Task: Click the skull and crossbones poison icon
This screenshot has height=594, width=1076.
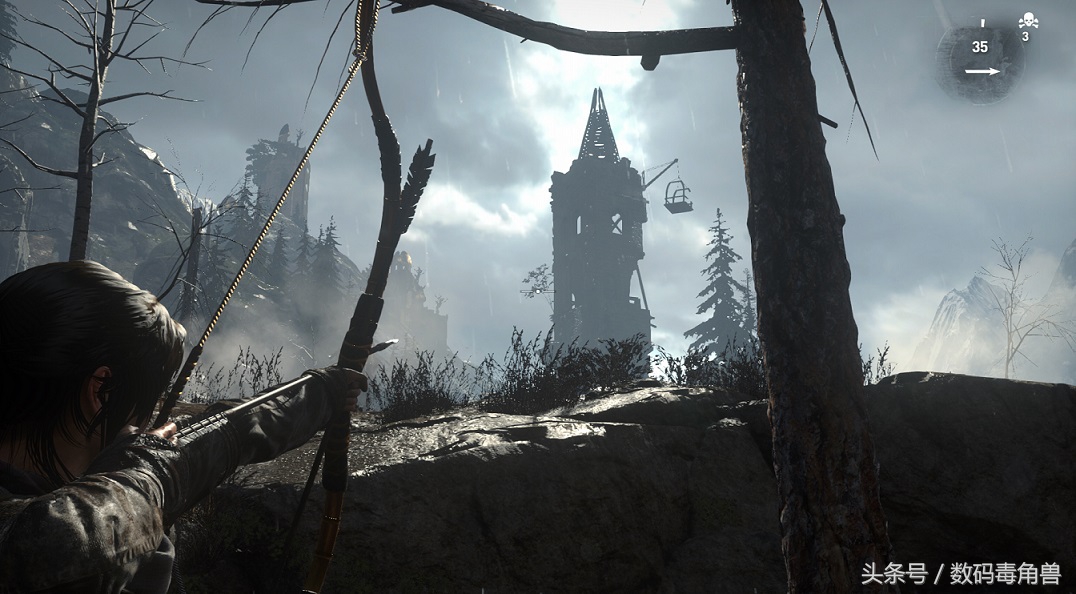Action: pyautogui.click(x=1027, y=21)
